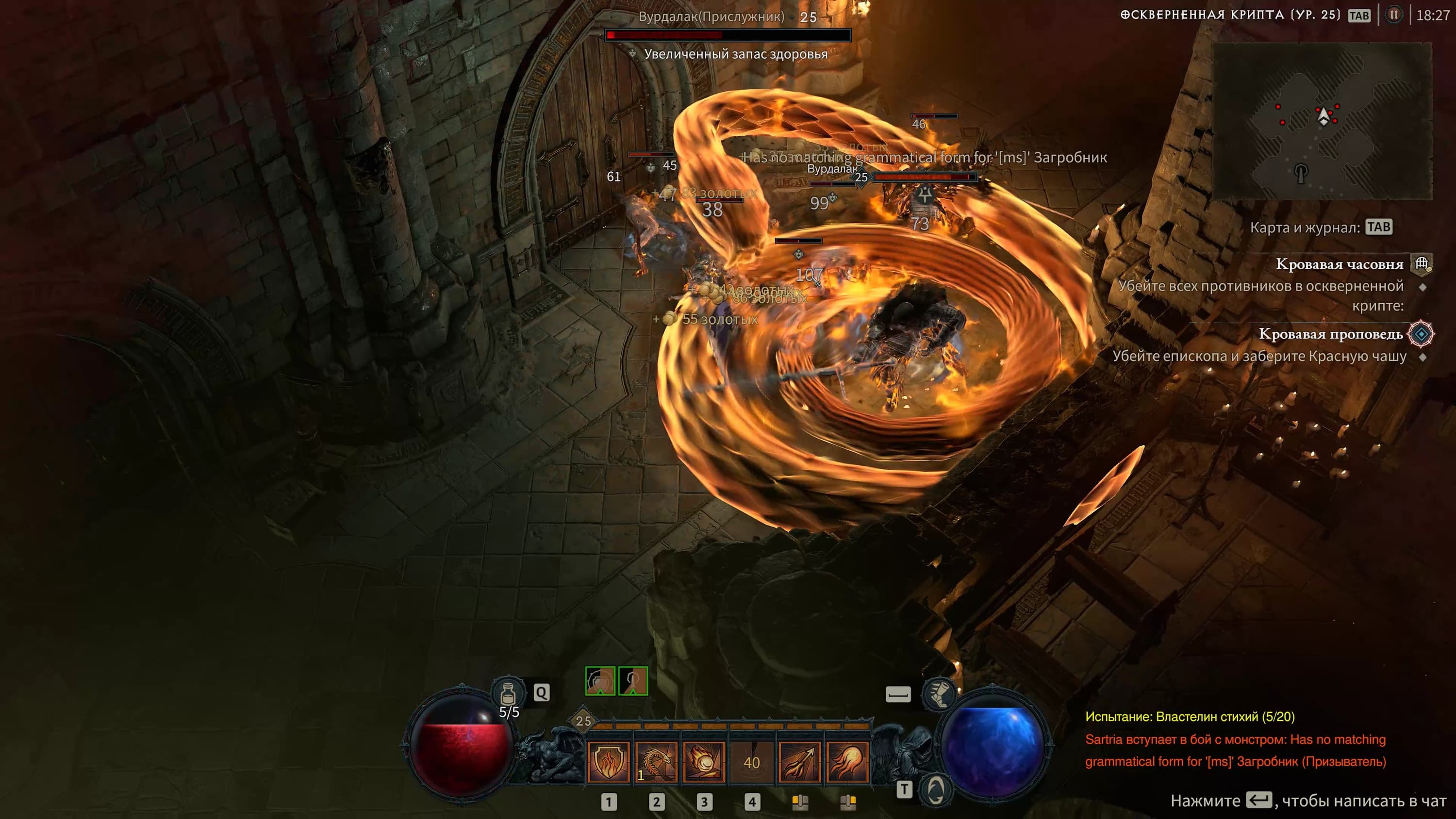Use the Fireball skill in slot three
Viewport: 1456px width, 819px height.
click(704, 762)
